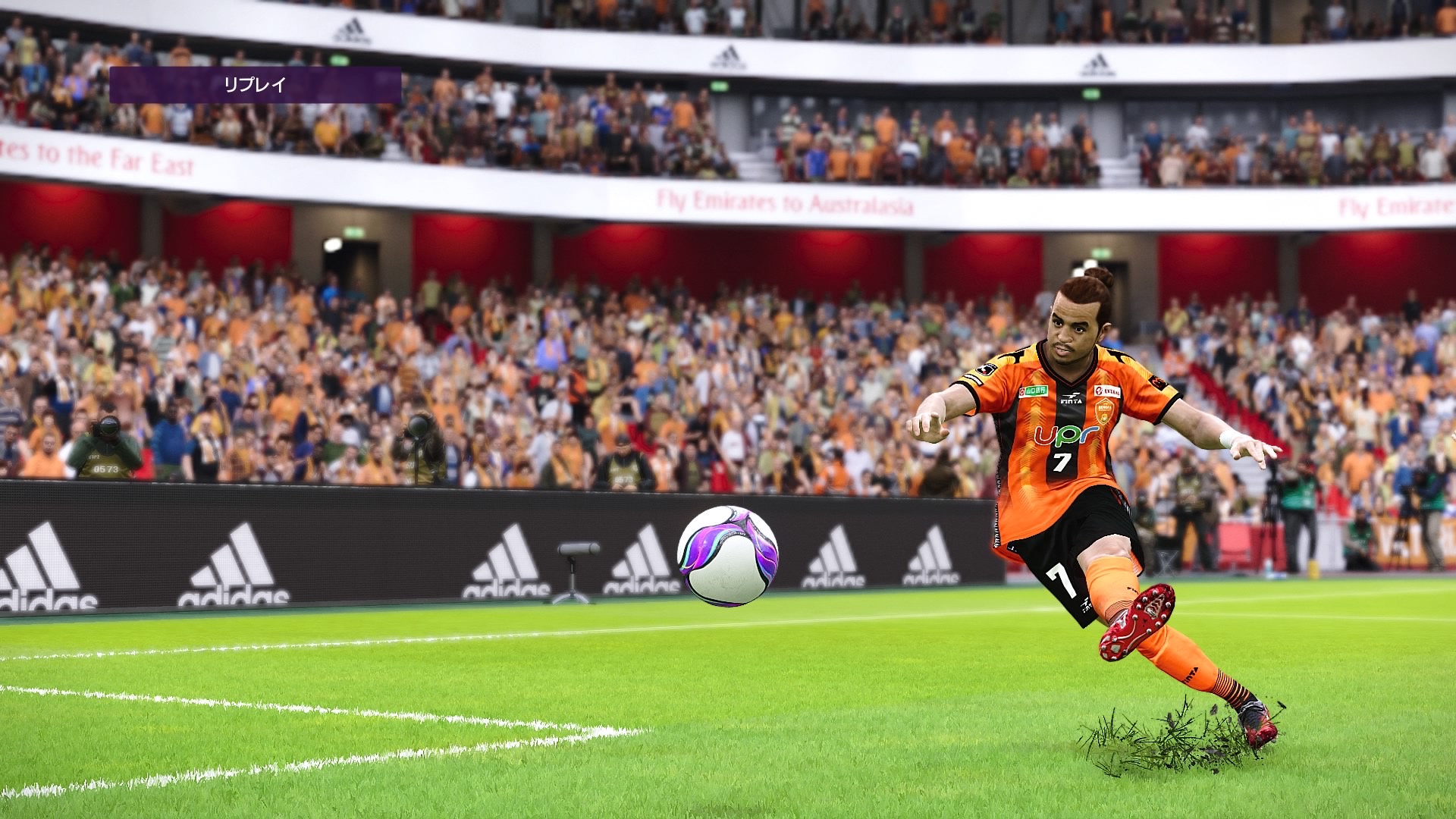Click the リプレイ replay banner
This screenshot has height=819, width=1456.
tap(255, 85)
